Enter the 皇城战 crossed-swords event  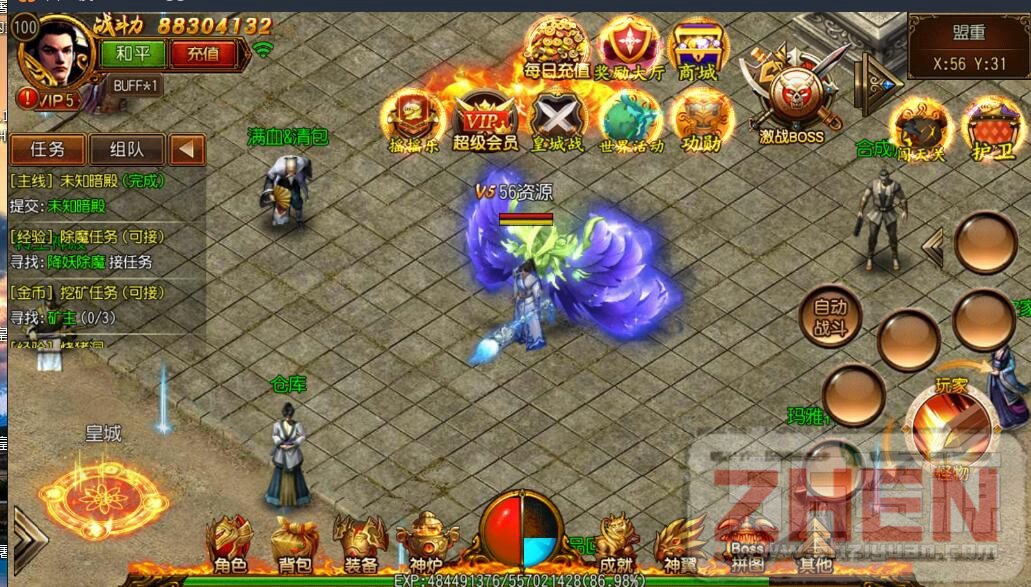point(557,120)
